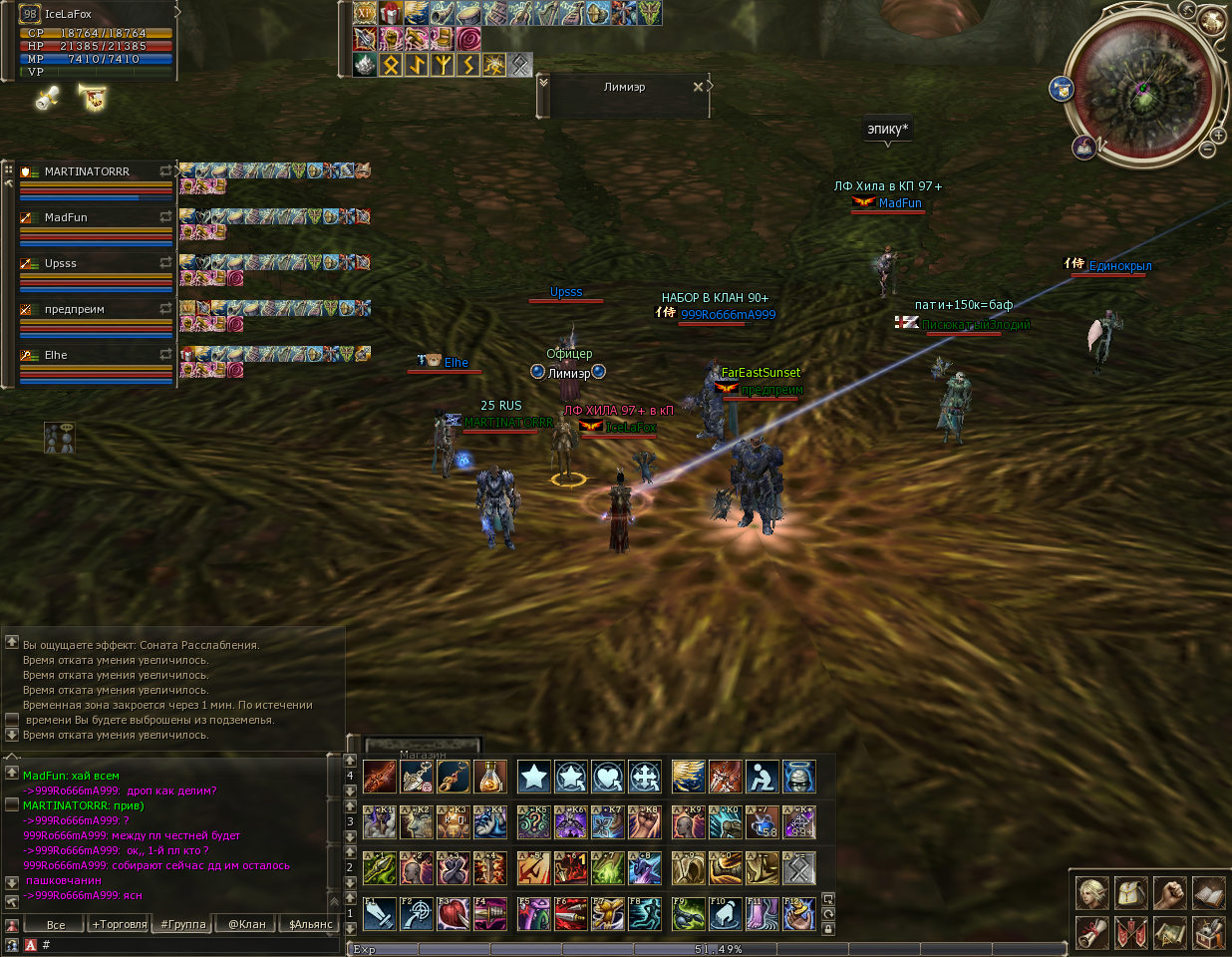Open the actions fist menu icon
Viewport: 1232px width, 957px height.
[1170, 893]
